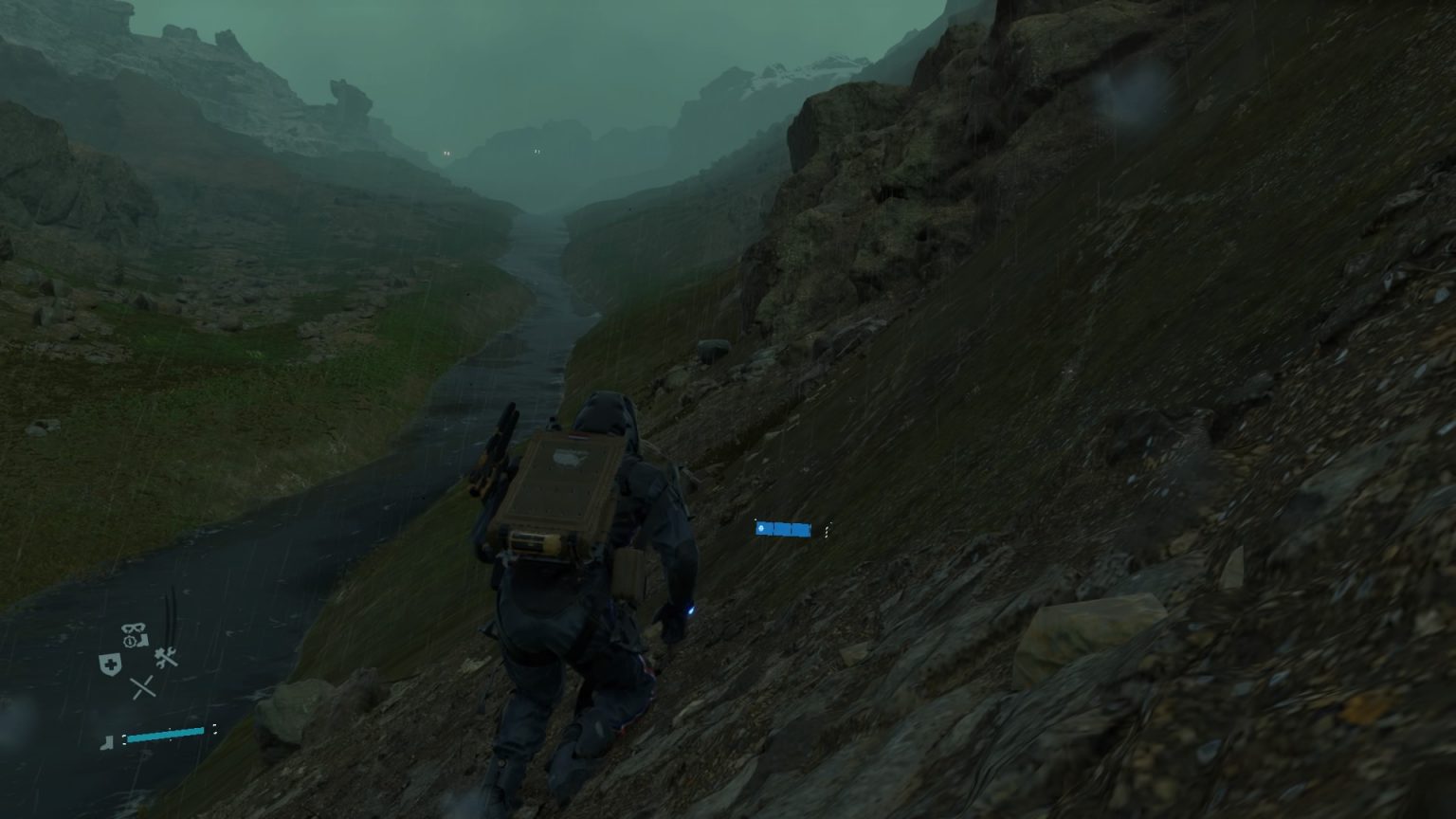Click the blue stamina gauge bar

click(166, 734)
